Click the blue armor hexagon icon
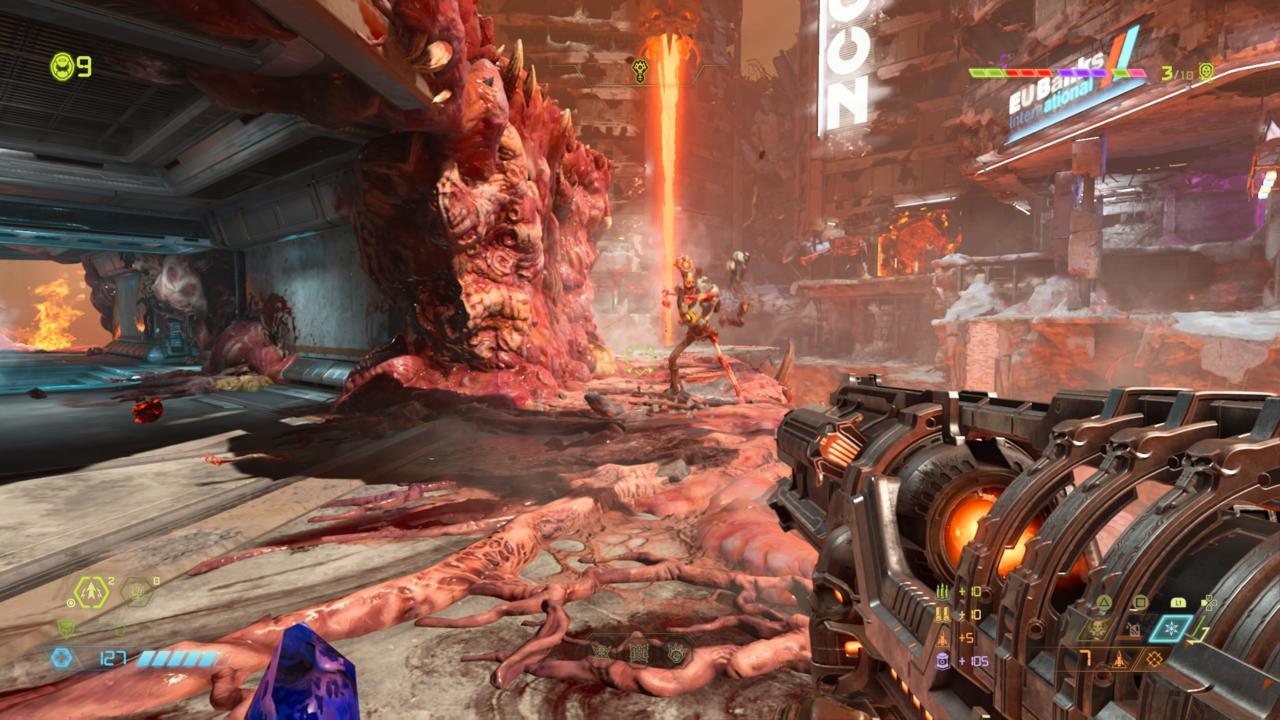The width and height of the screenshot is (1280, 720). click(62, 658)
